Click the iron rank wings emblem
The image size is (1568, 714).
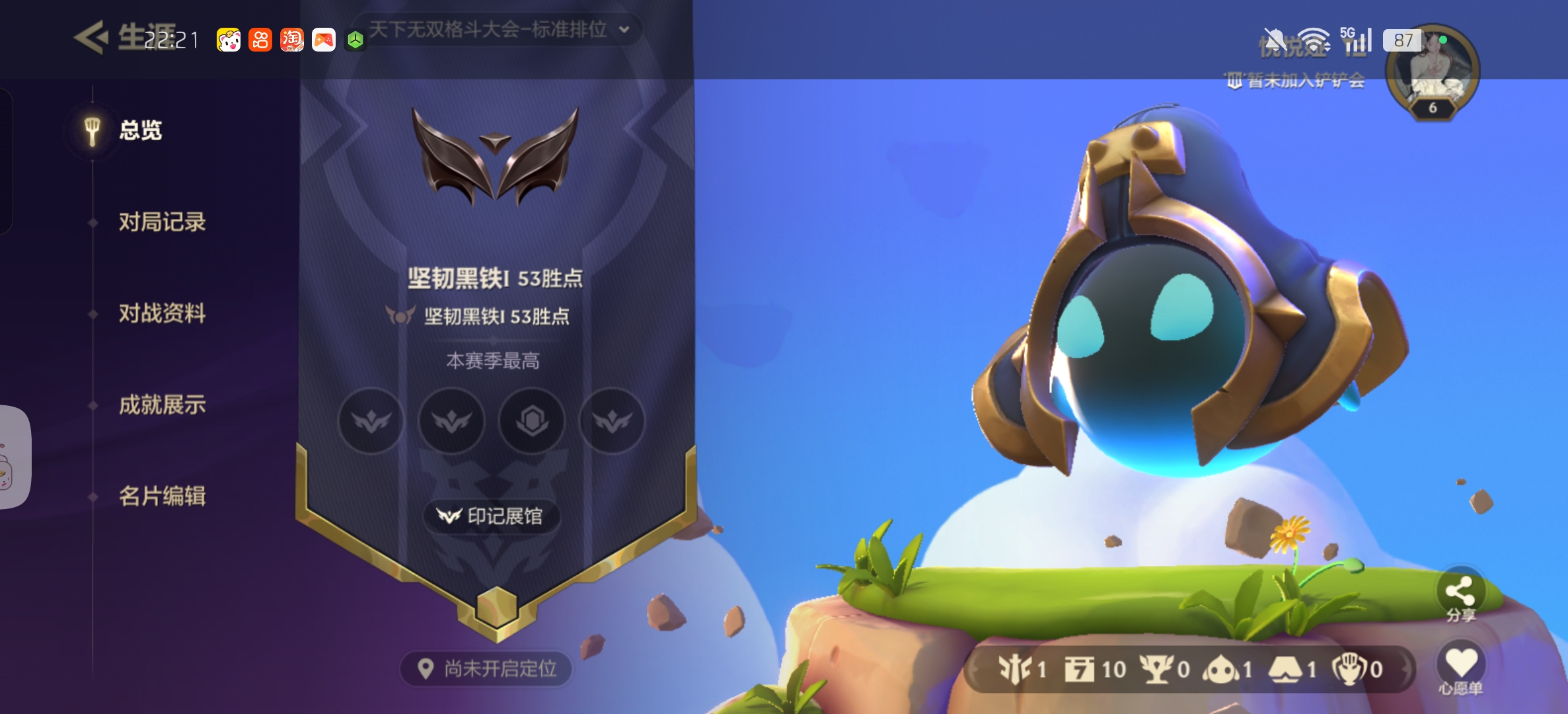click(495, 157)
